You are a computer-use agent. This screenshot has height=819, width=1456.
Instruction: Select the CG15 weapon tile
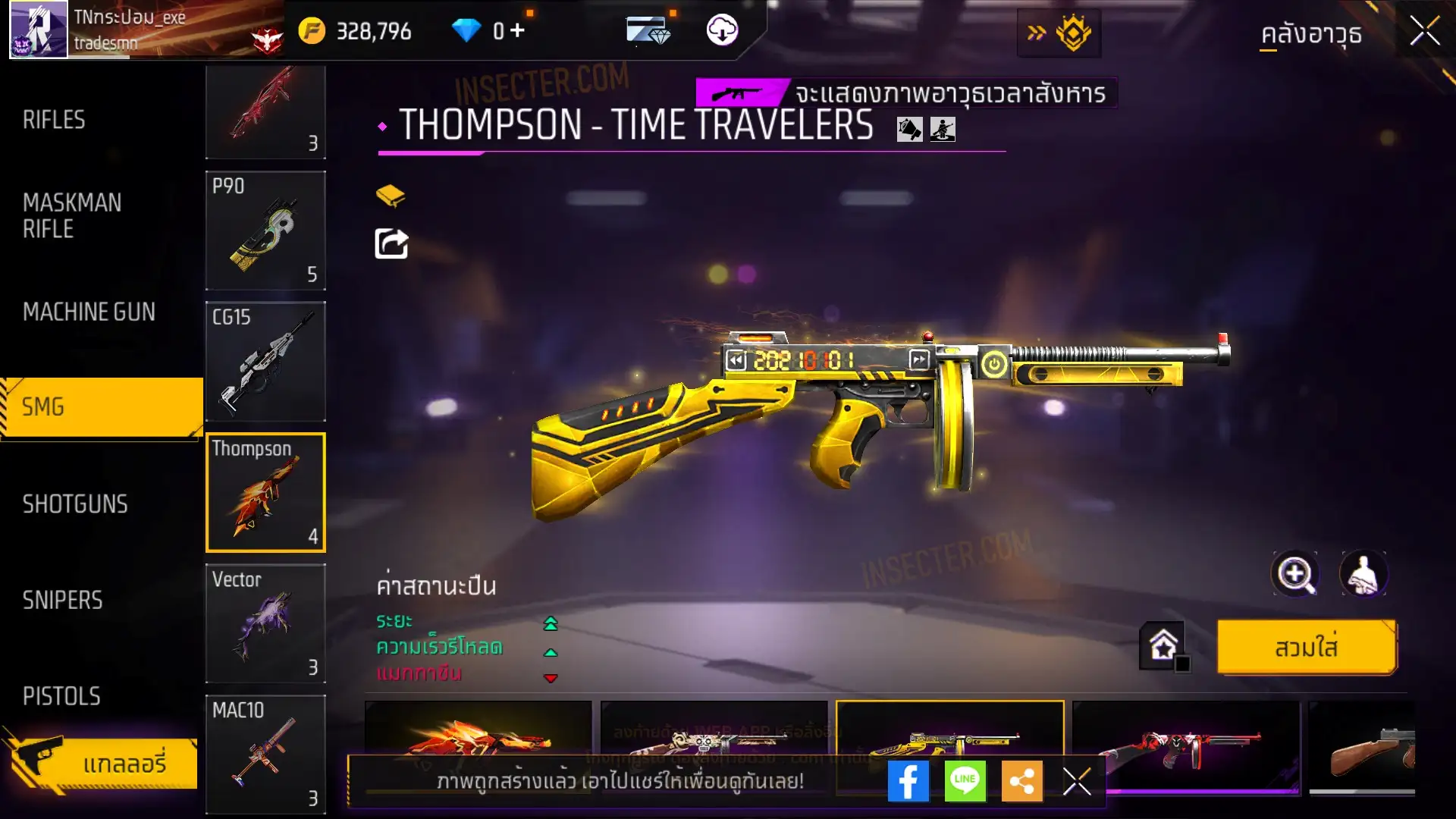265,362
